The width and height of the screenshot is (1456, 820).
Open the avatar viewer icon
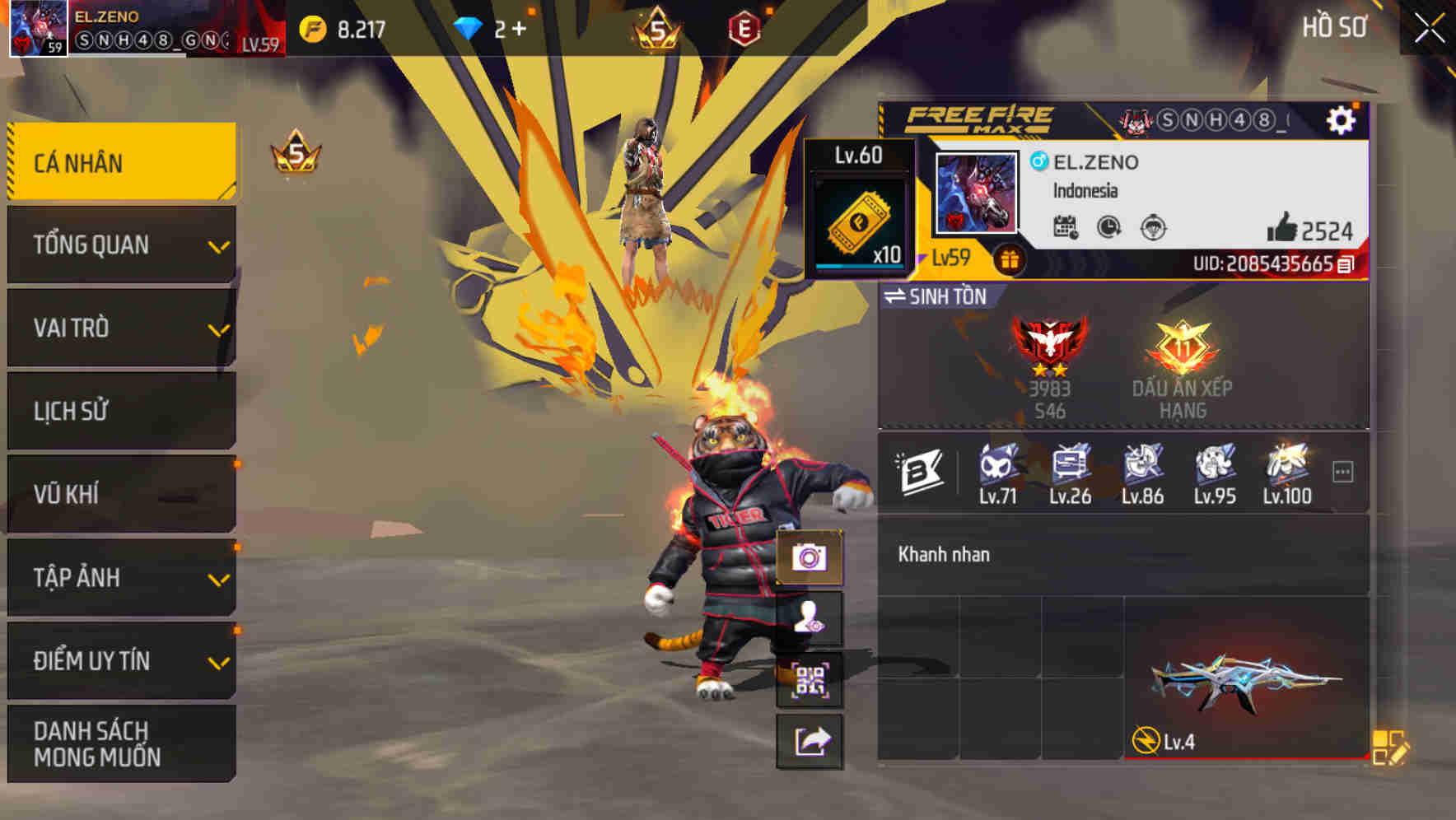811,622
